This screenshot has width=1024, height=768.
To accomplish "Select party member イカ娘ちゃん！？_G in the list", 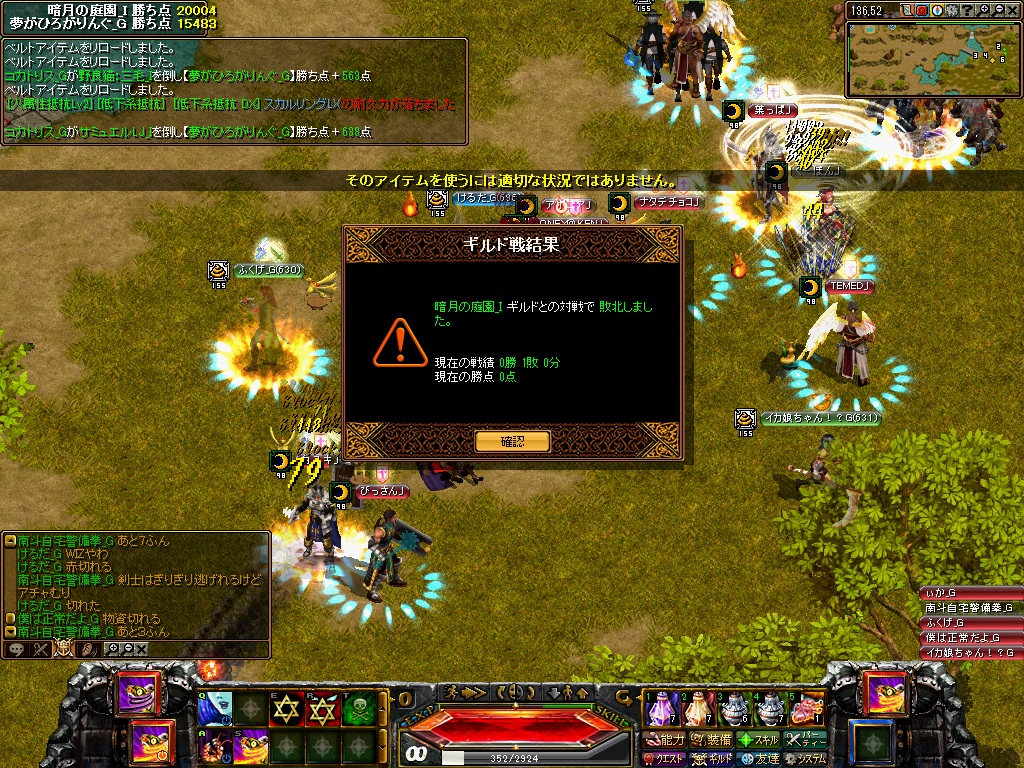I will 969,652.
